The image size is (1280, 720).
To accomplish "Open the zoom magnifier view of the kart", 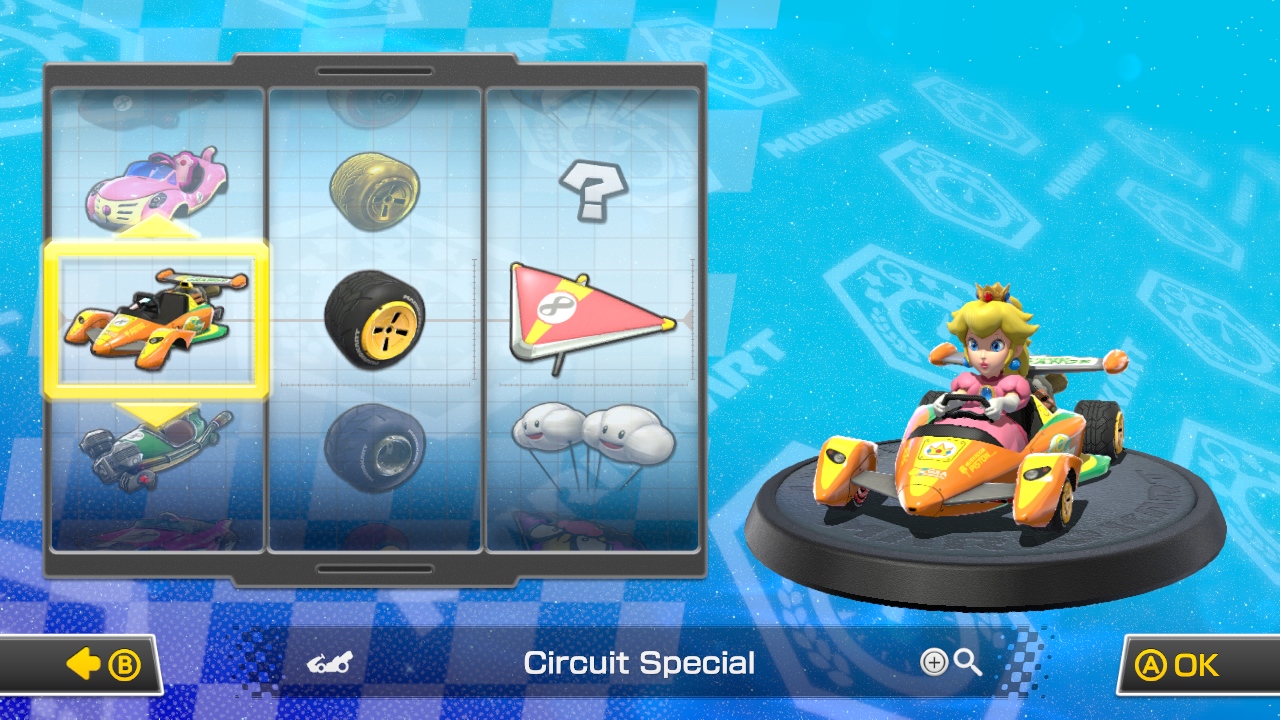I will coord(965,663).
